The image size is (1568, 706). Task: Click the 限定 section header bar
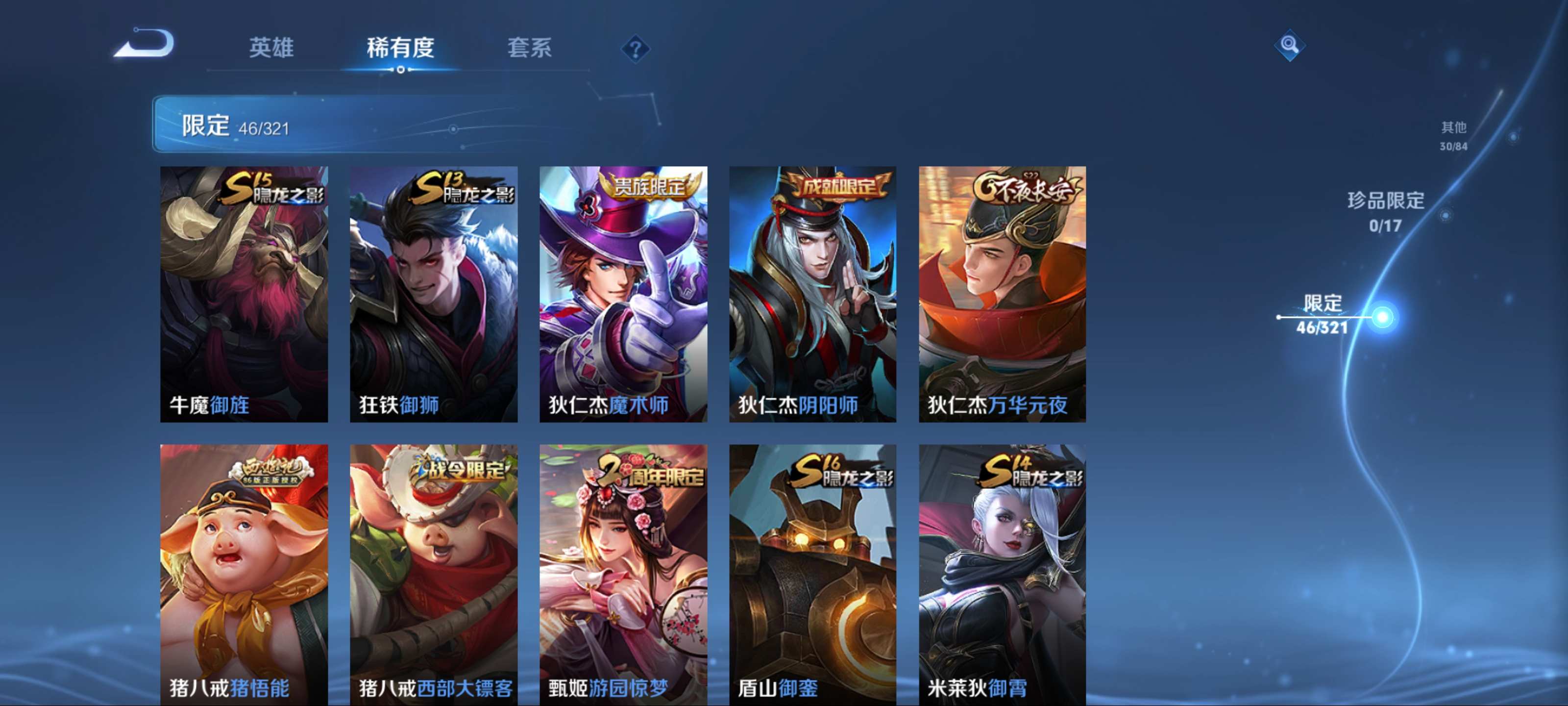pos(402,125)
